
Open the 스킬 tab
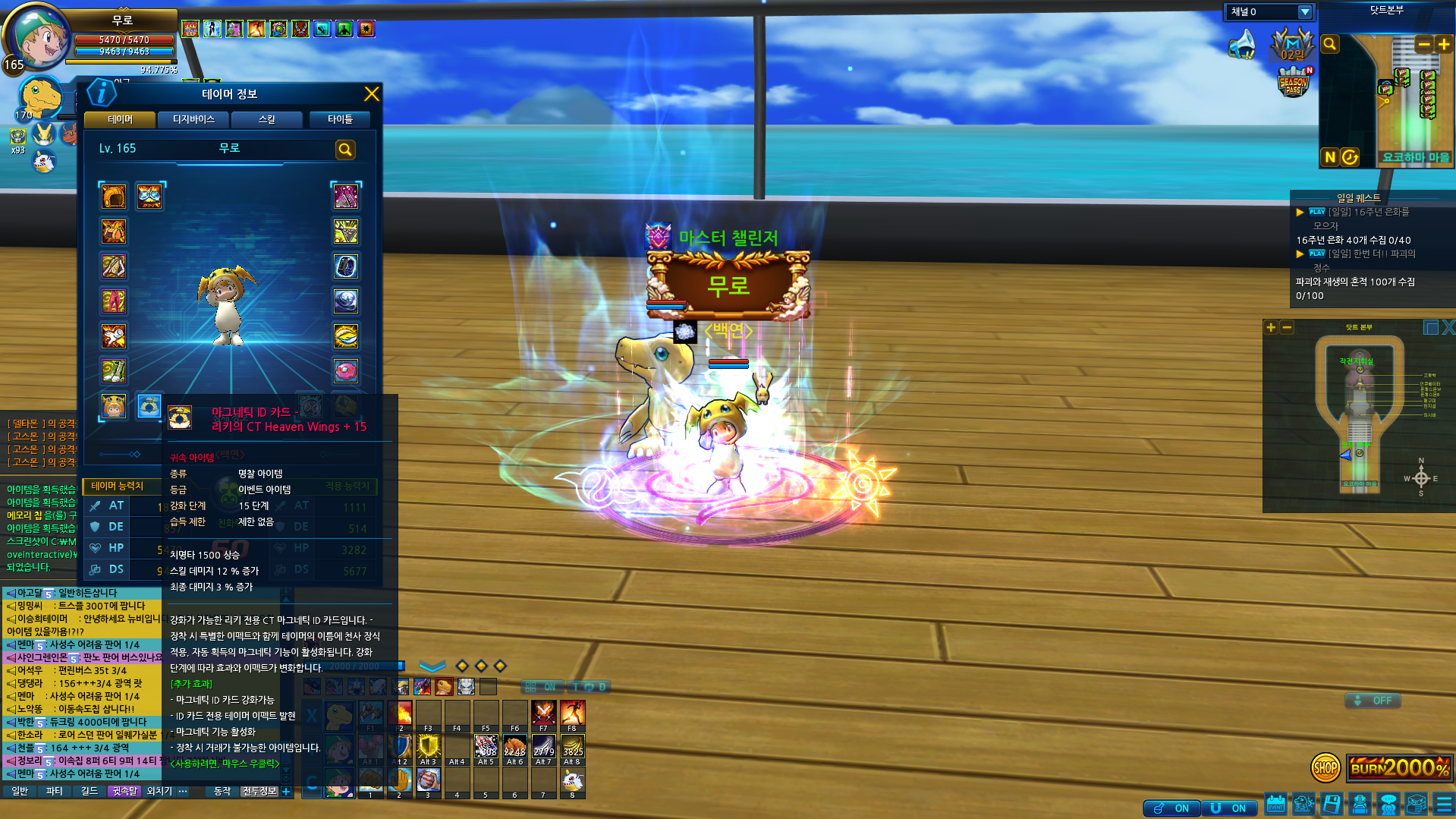point(266,119)
